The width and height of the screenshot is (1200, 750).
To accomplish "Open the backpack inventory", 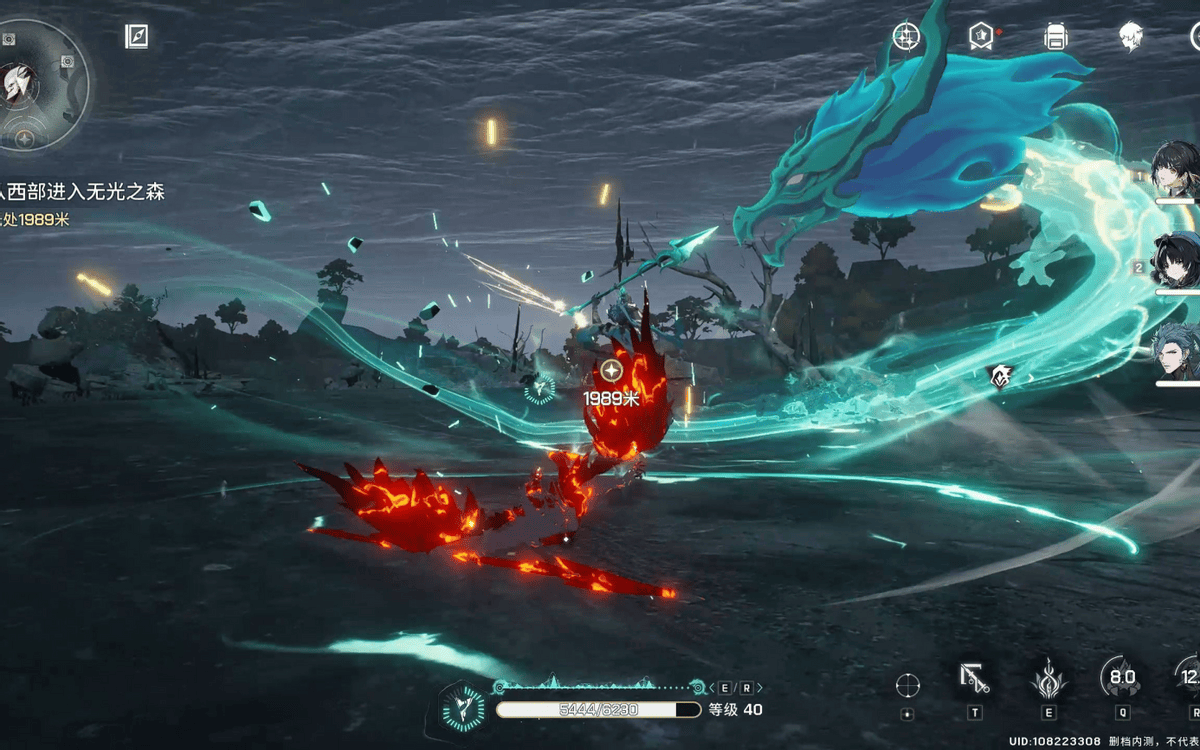I will (1055, 37).
